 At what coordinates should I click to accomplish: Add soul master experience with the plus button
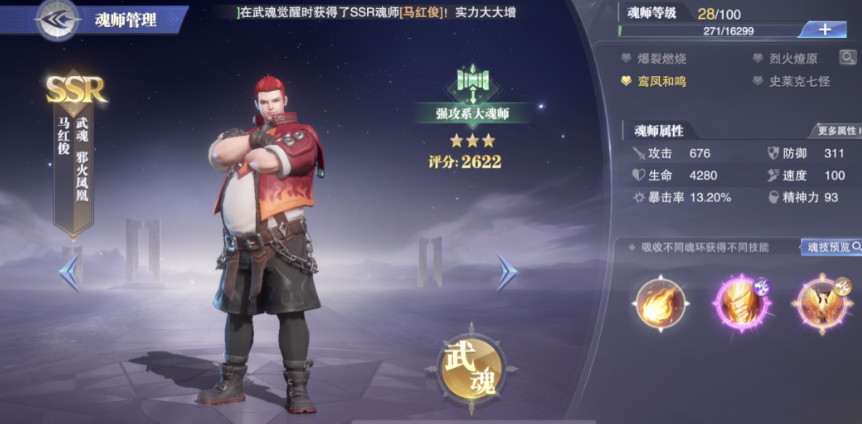coord(823,29)
